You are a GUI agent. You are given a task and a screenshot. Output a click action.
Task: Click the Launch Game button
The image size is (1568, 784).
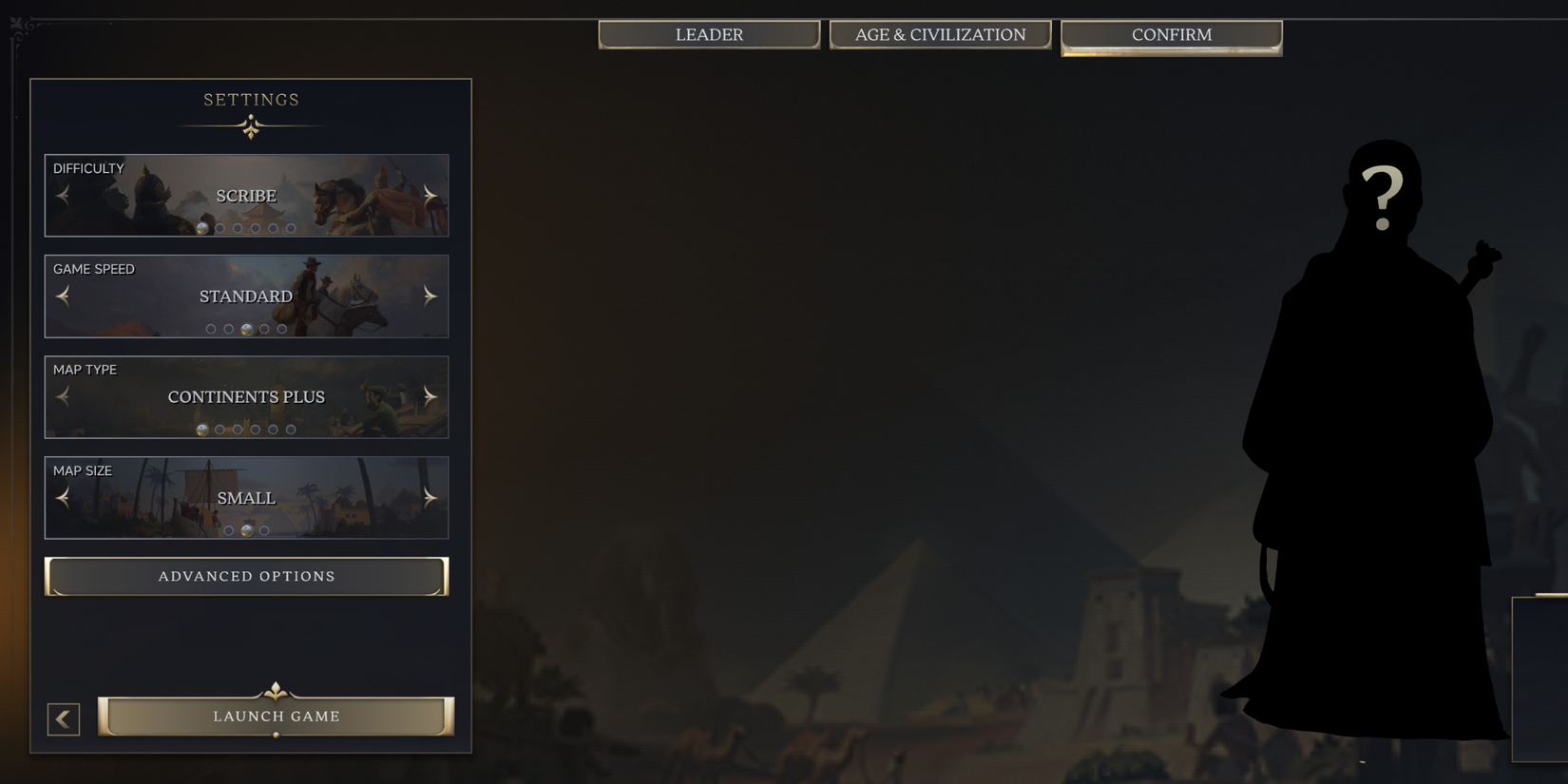[x=276, y=717]
